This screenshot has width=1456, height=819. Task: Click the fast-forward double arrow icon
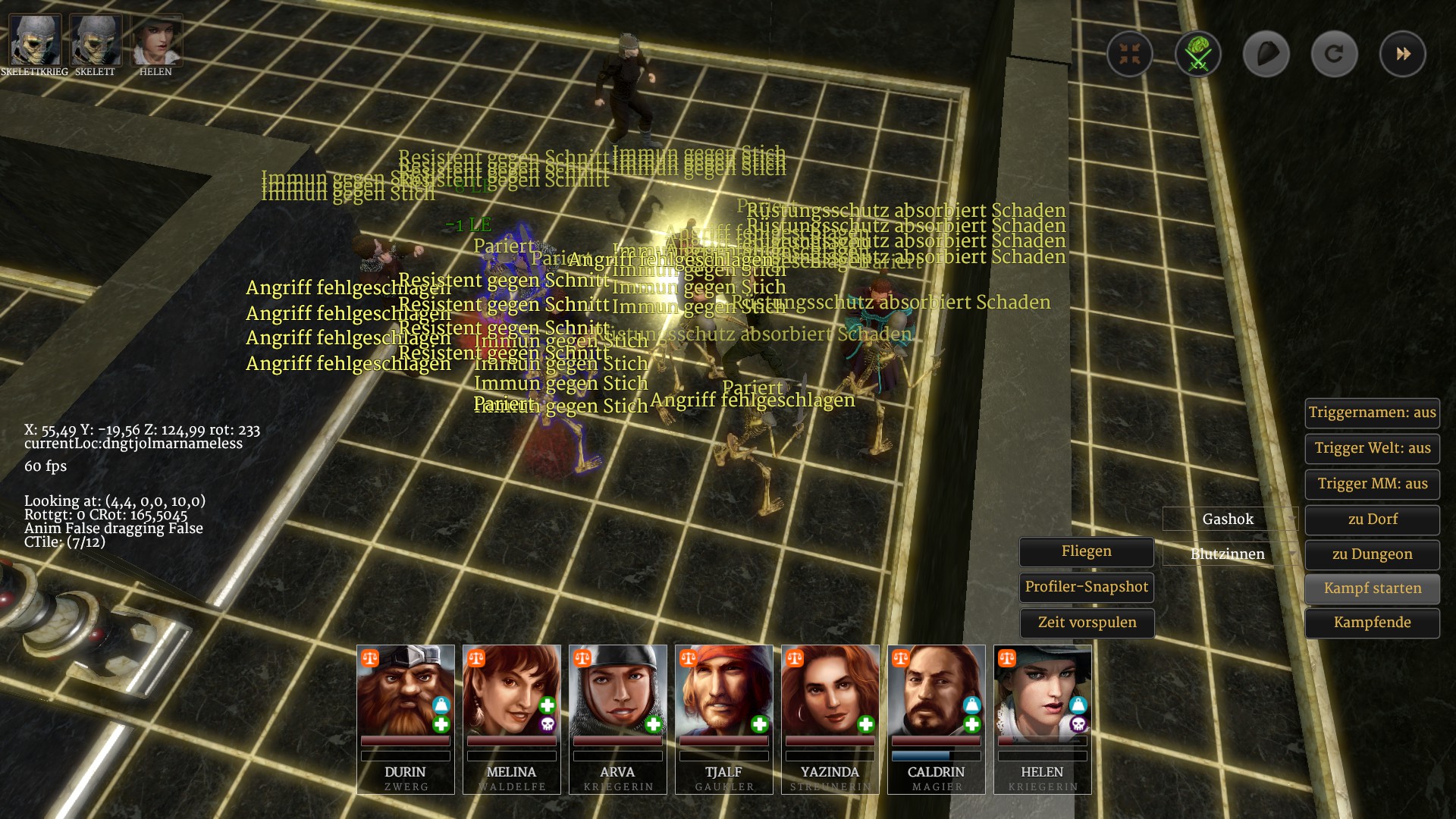(x=1402, y=54)
